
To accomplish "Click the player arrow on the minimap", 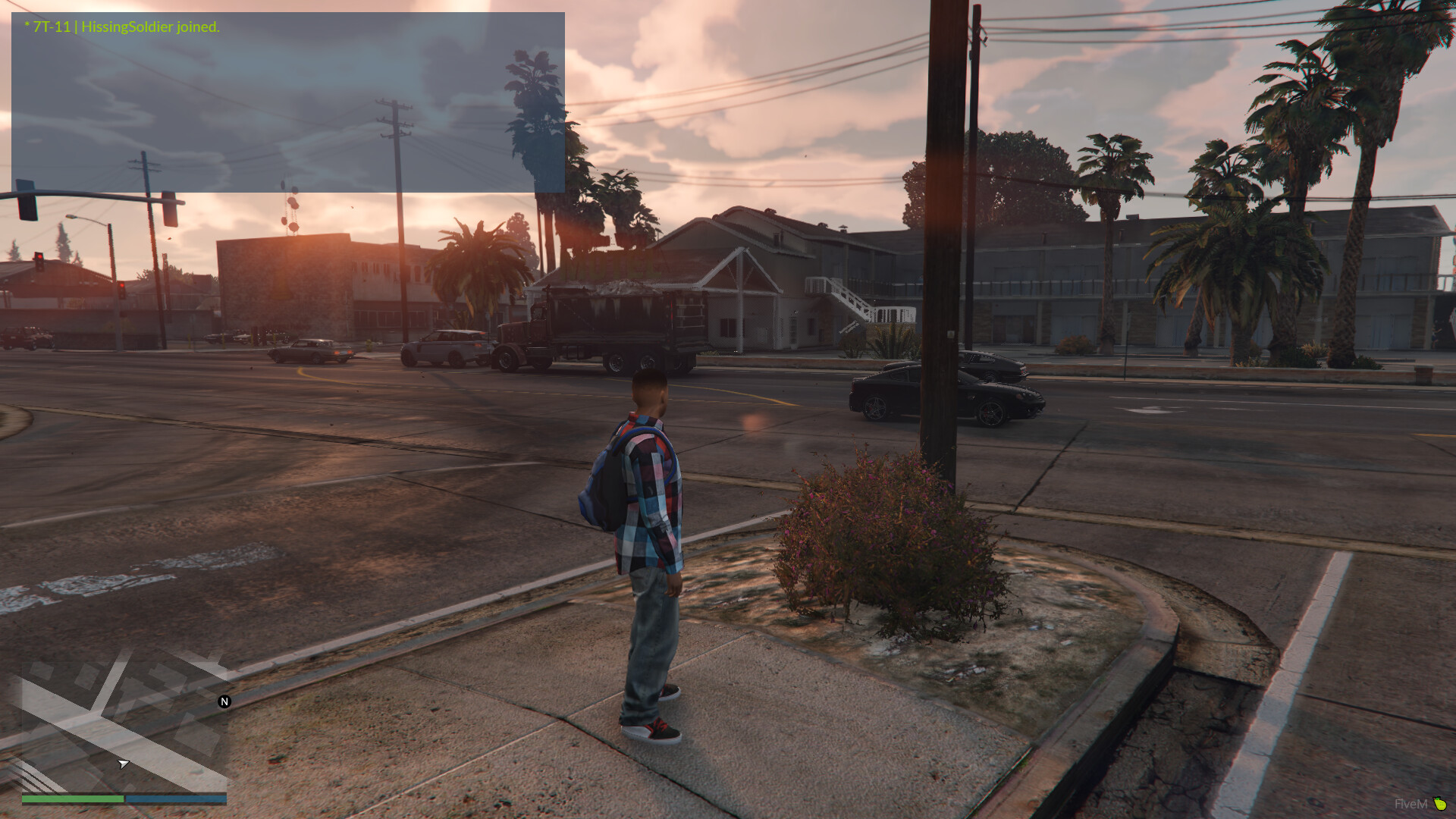I will click(x=123, y=764).
